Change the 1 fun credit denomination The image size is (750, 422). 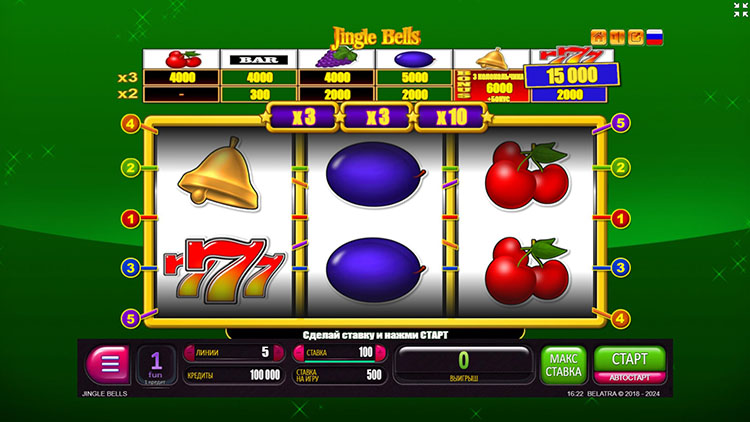(156, 365)
